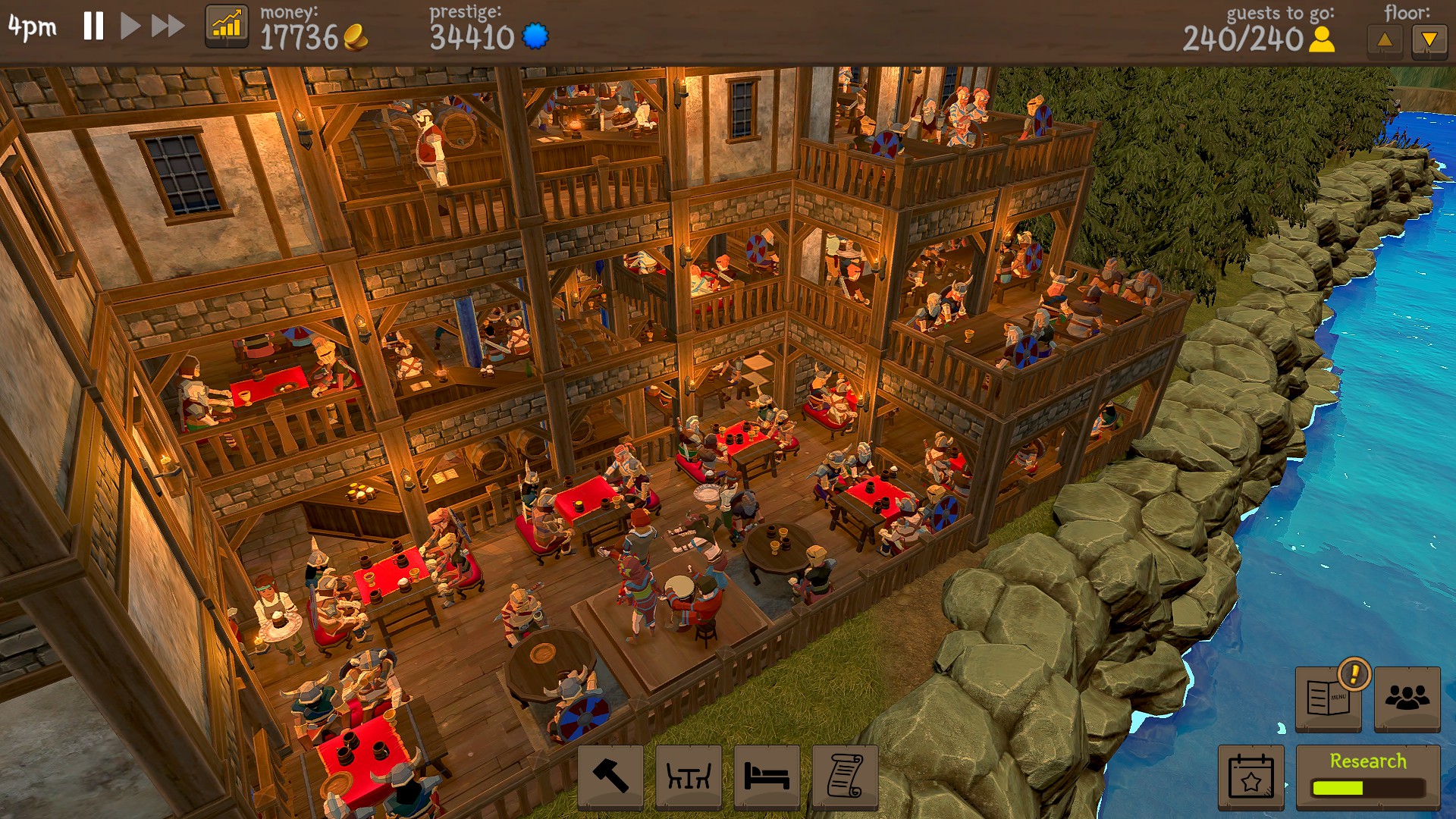Resume normal game speed

(x=130, y=27)
